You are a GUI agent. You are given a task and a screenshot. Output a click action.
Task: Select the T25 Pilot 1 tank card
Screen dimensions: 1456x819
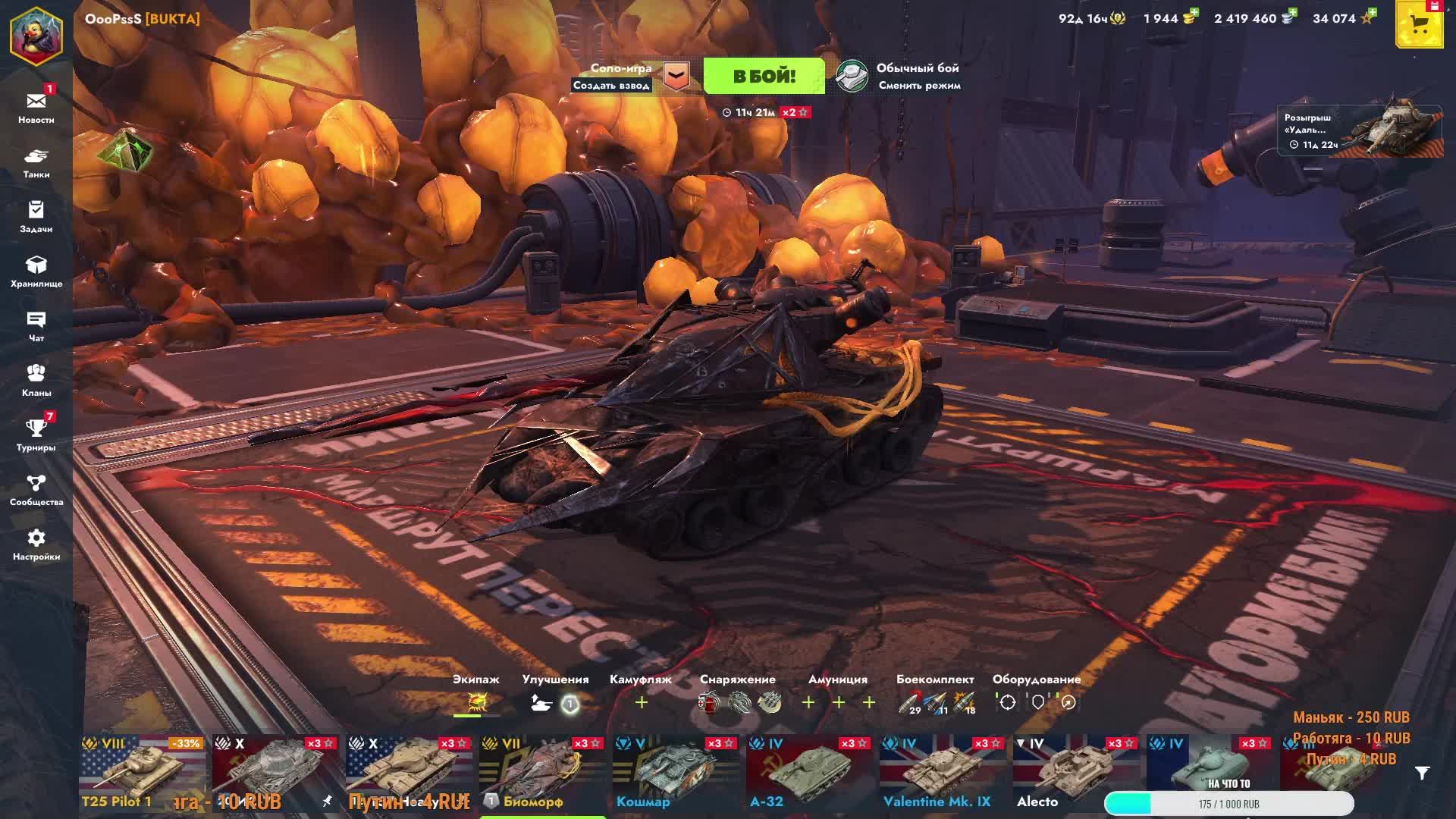coord(143,773)
